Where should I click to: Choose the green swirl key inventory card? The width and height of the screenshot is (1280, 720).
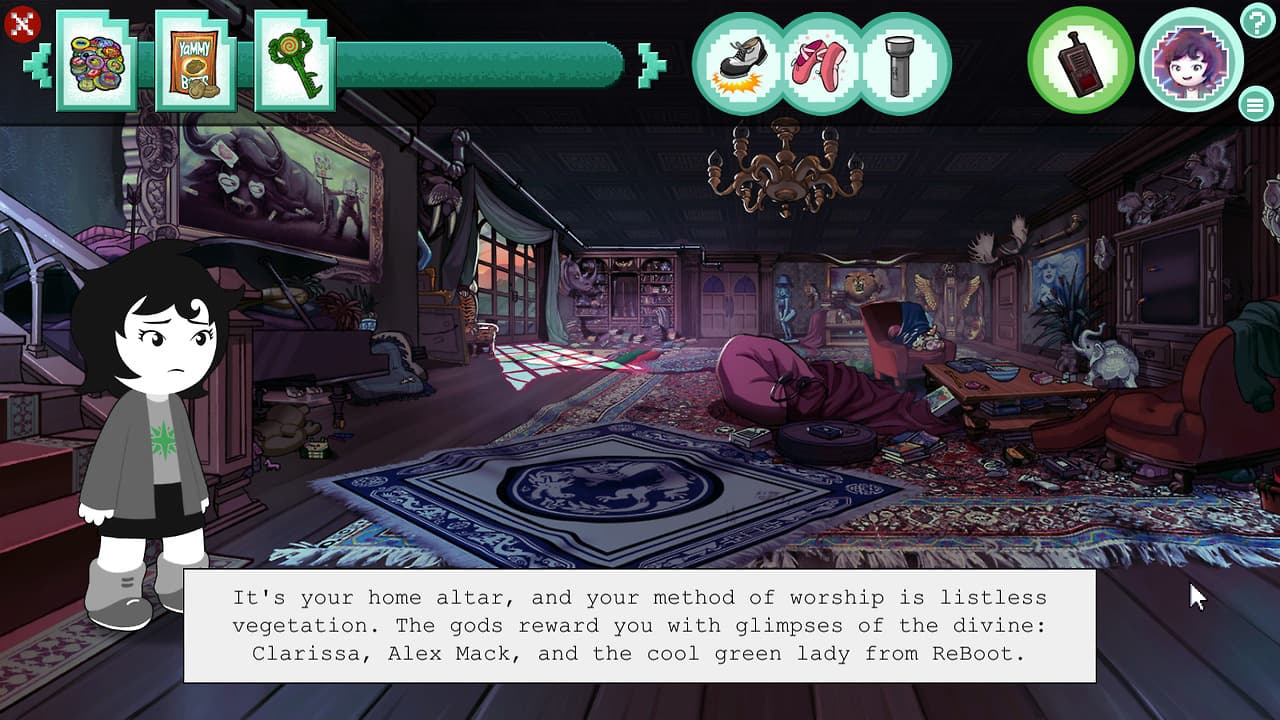click(x=294, y=62)
